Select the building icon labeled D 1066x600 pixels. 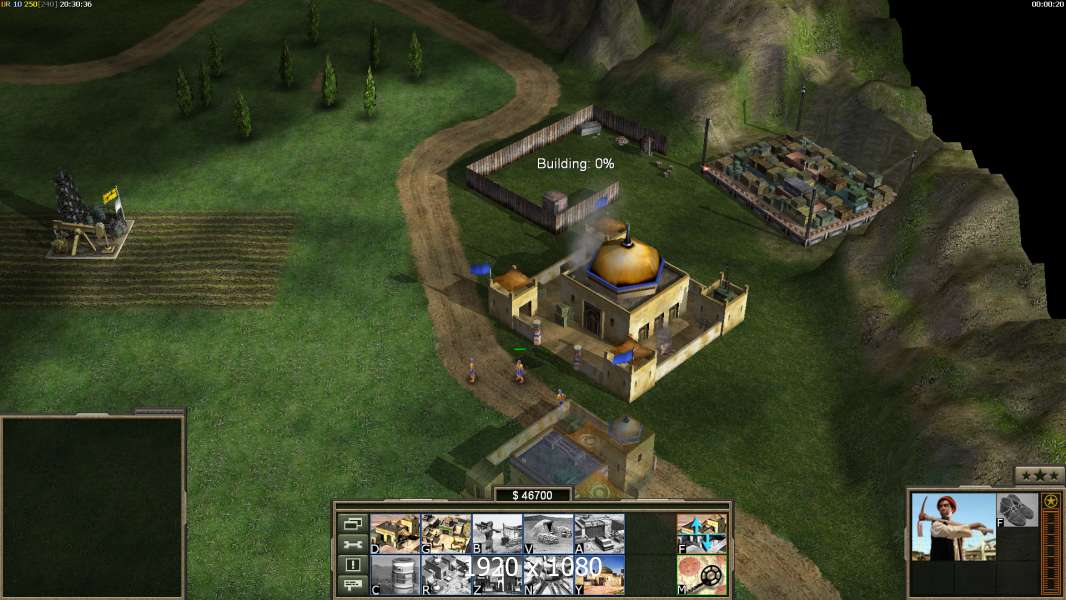[395, 534]
